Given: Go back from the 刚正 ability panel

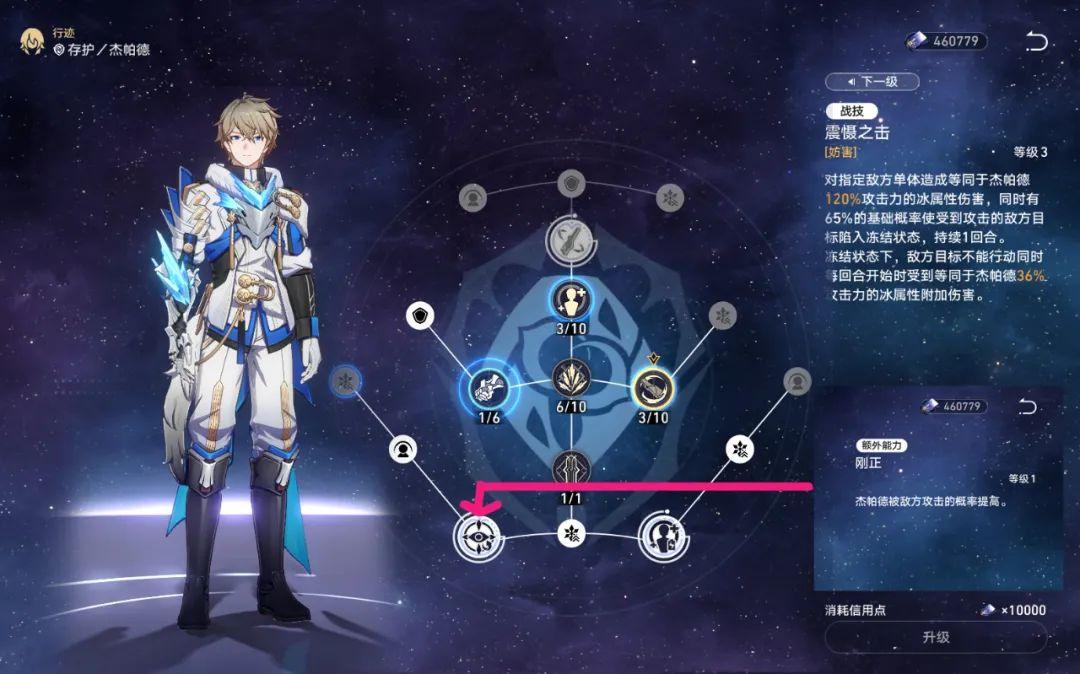Looking at the screenshot, I should click(1027, 406).
